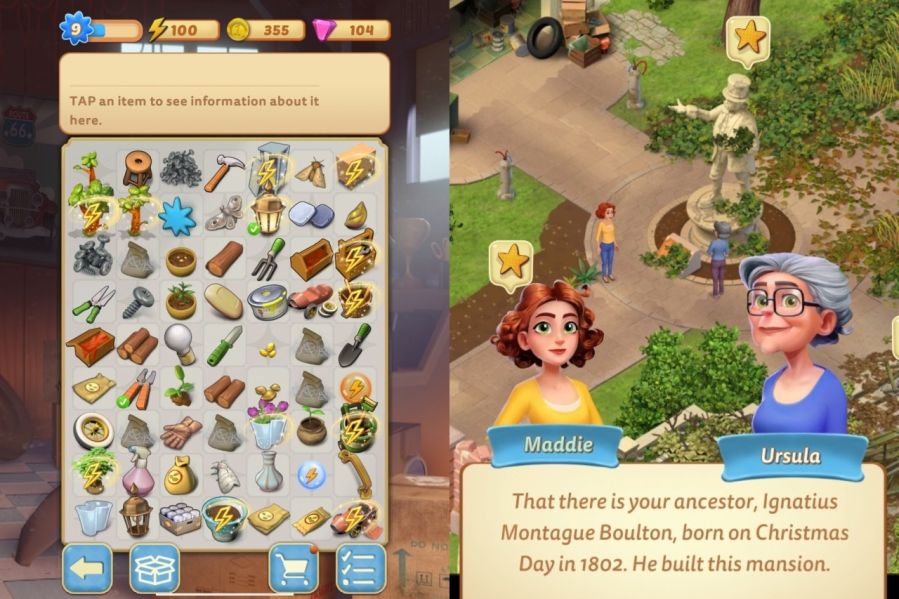Select the gardening gloves tile

point(181,430)
